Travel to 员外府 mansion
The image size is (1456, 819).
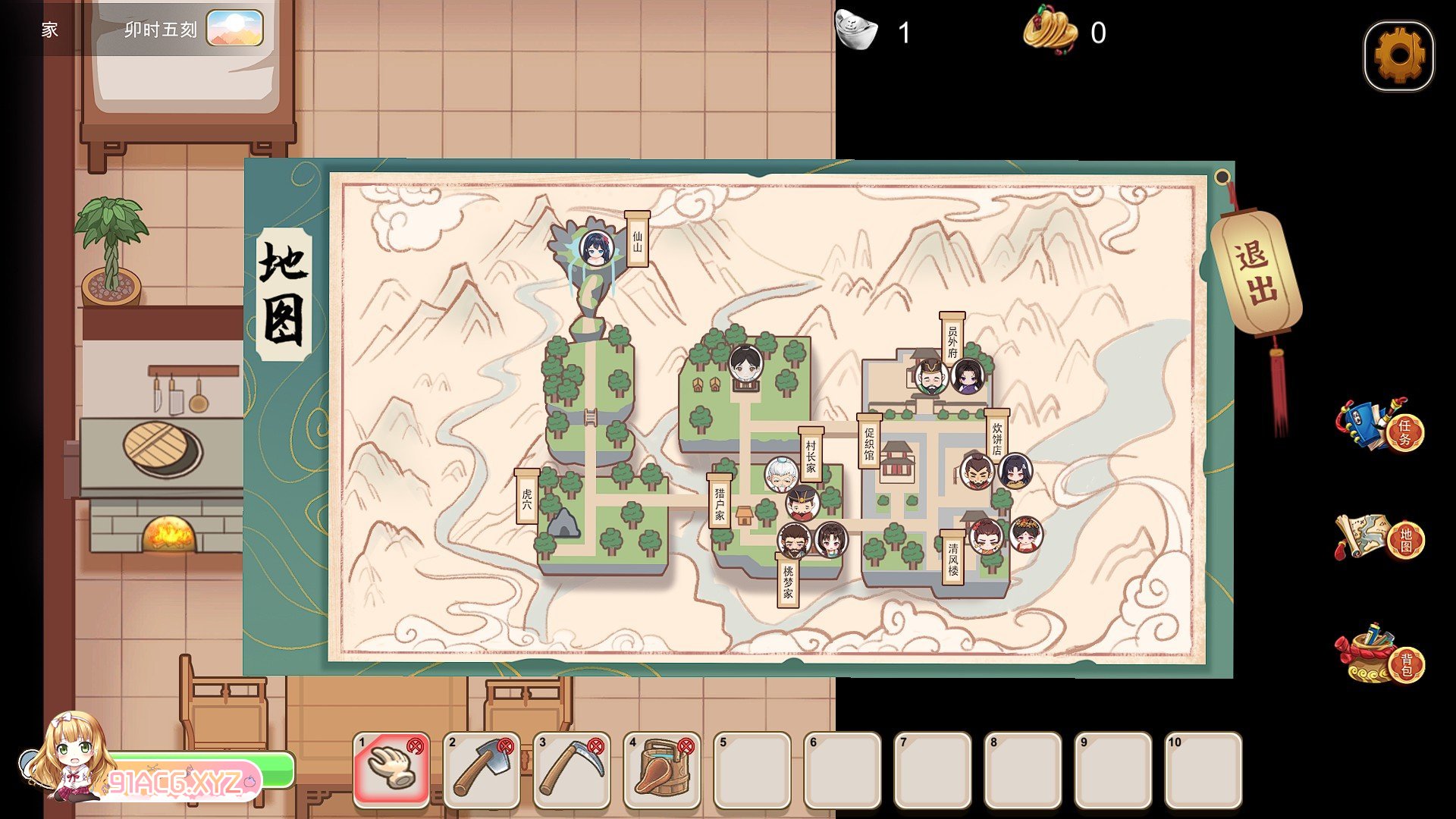pyautogui.click(x=952, y=340)
